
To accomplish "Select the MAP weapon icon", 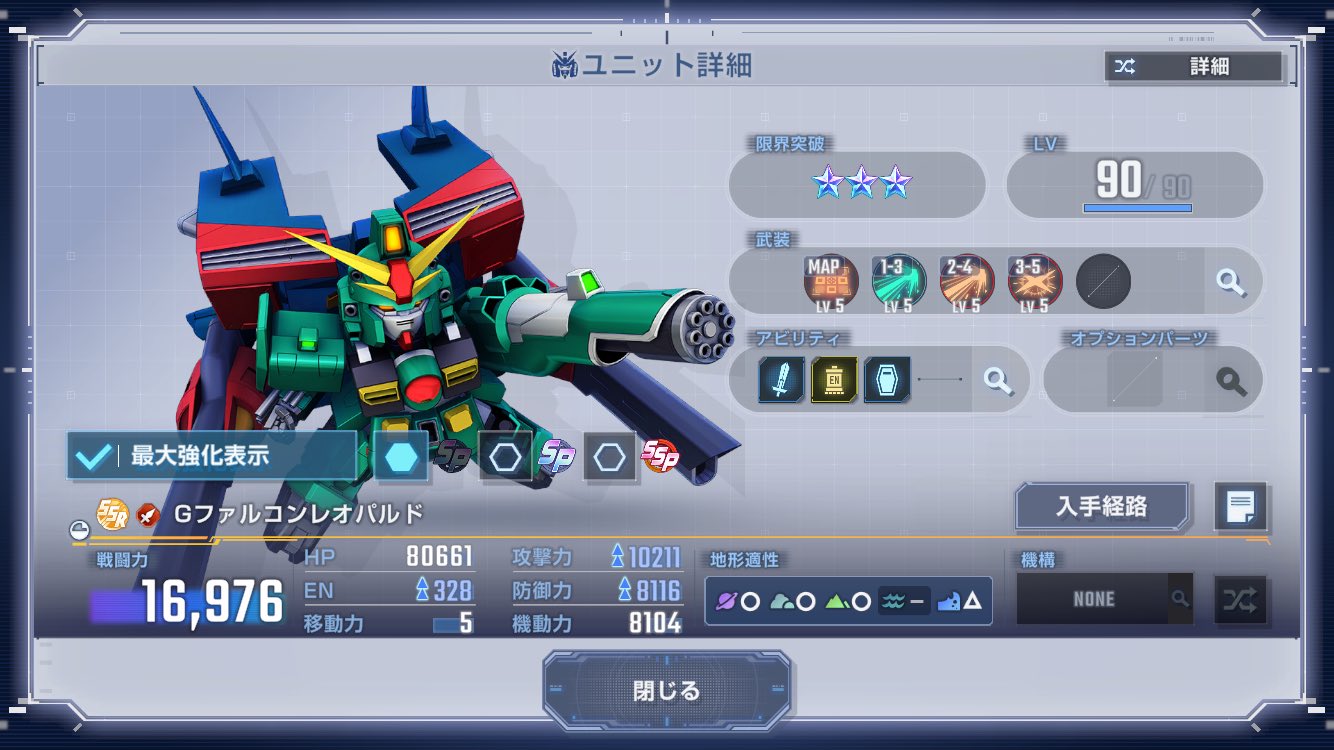I will point(829,281).
